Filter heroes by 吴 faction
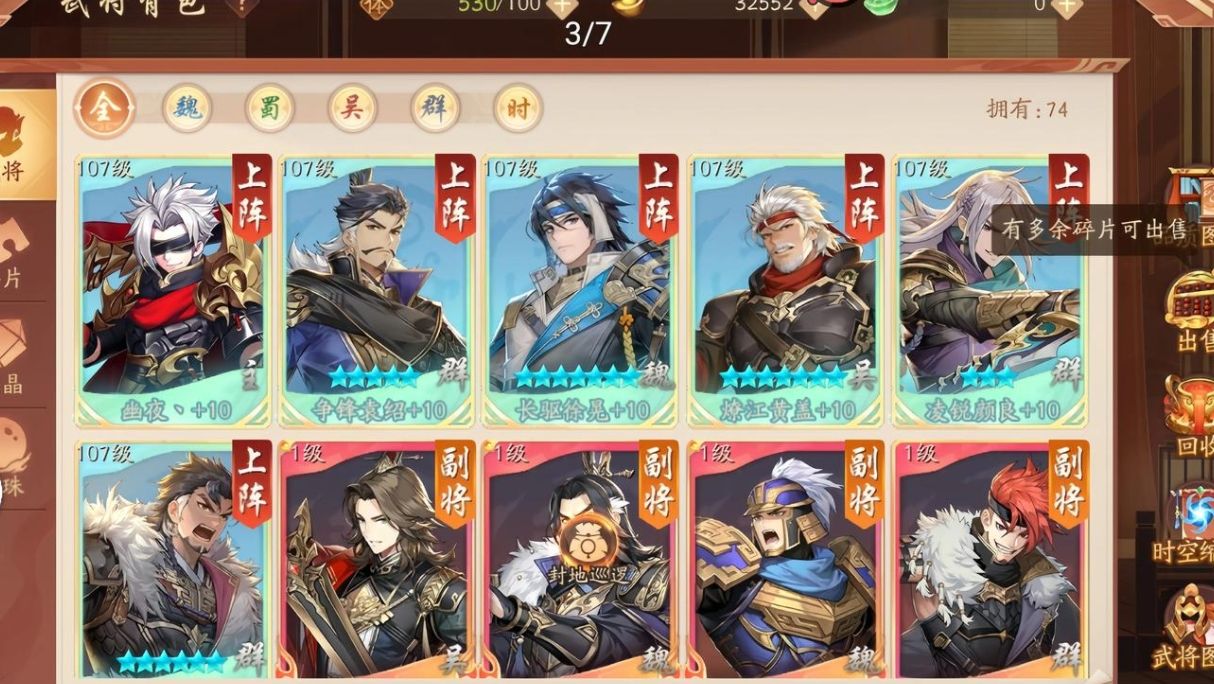The width and height of the screenshot is (1214, 684). 352,108
